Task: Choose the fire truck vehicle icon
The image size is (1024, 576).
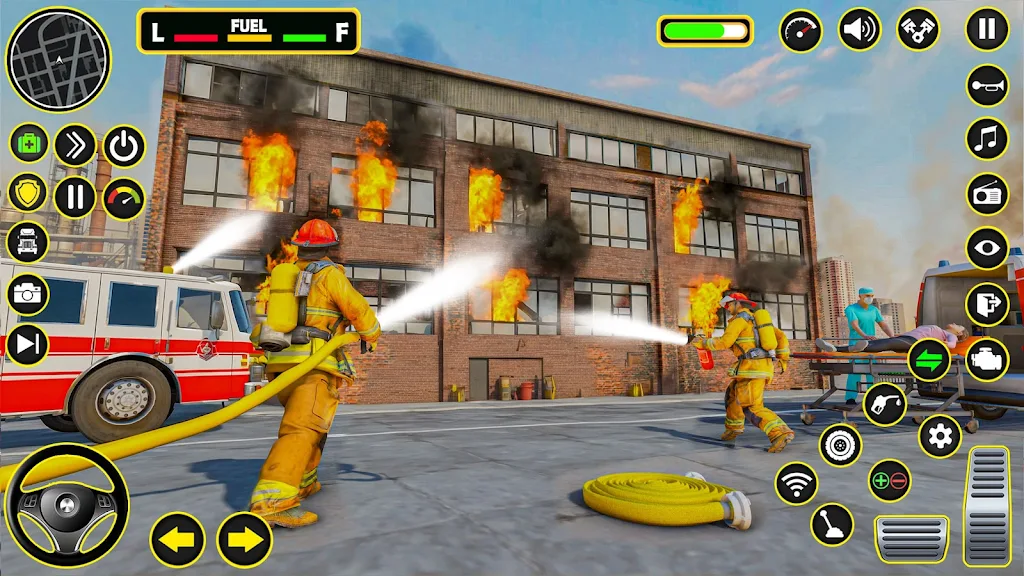Action: click(27, 242)
